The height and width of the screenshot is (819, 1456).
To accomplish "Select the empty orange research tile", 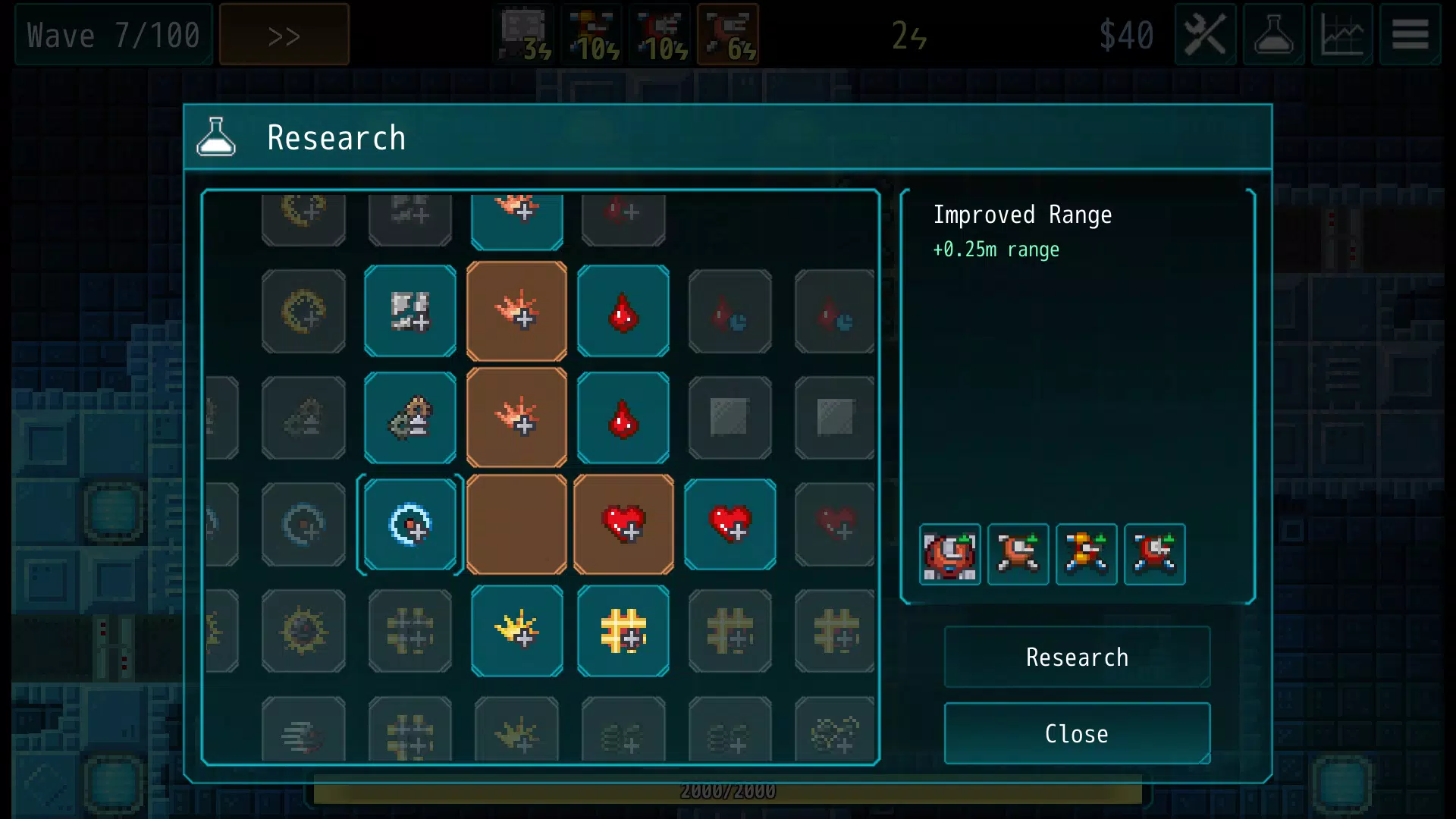I will click(x=516, y=524).
